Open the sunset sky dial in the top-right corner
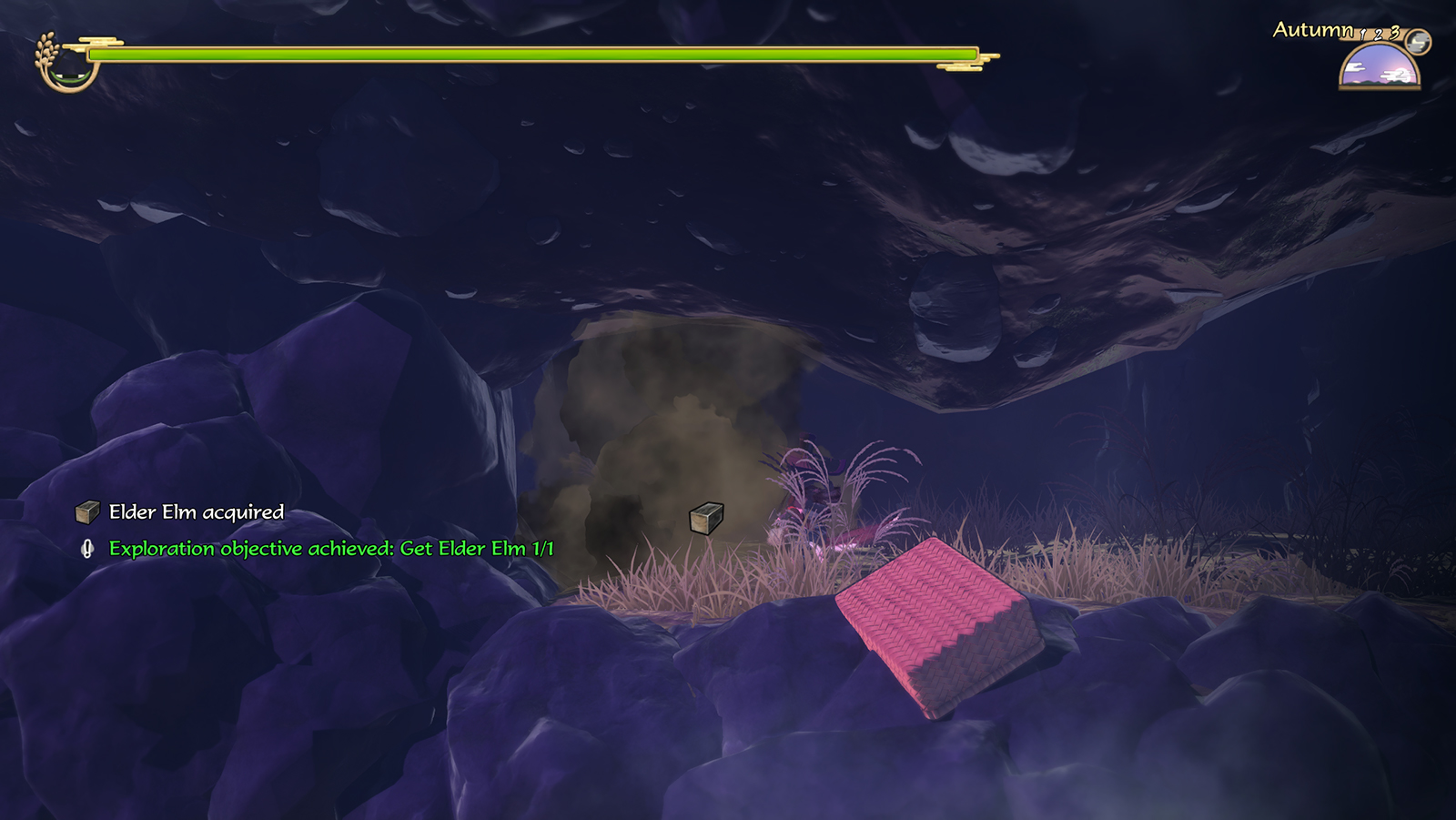 click(x=1379, y=71)
